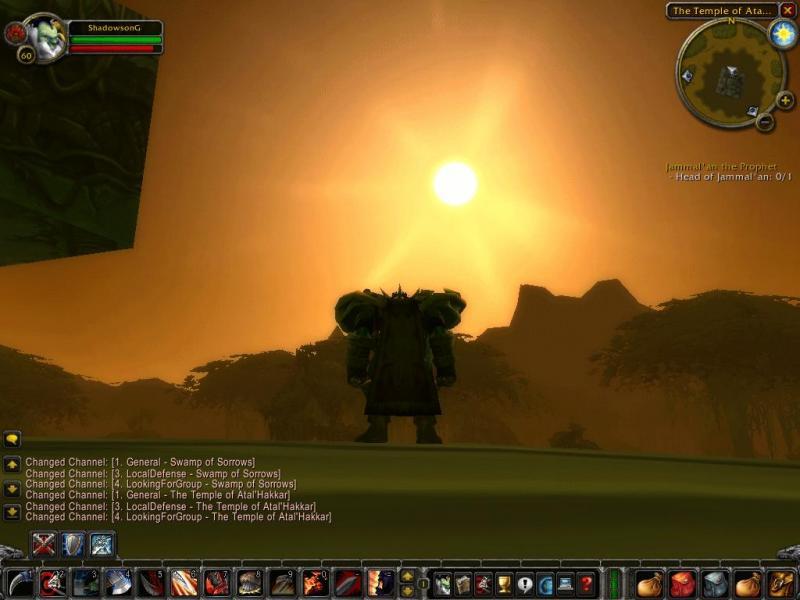
Task: Open the social speech bubble micro button
Action: (525, 583)
